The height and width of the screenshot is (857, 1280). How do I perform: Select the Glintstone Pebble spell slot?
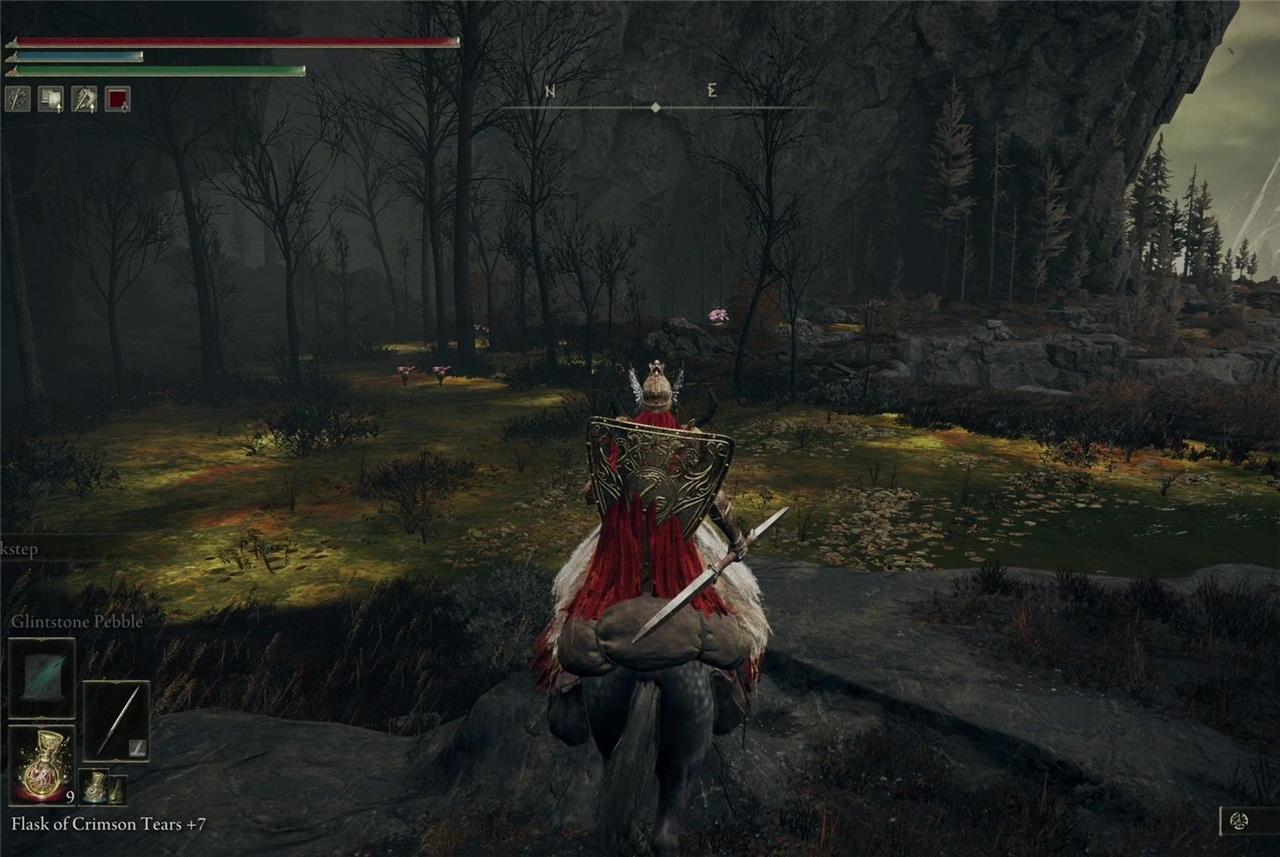point(42,677)
